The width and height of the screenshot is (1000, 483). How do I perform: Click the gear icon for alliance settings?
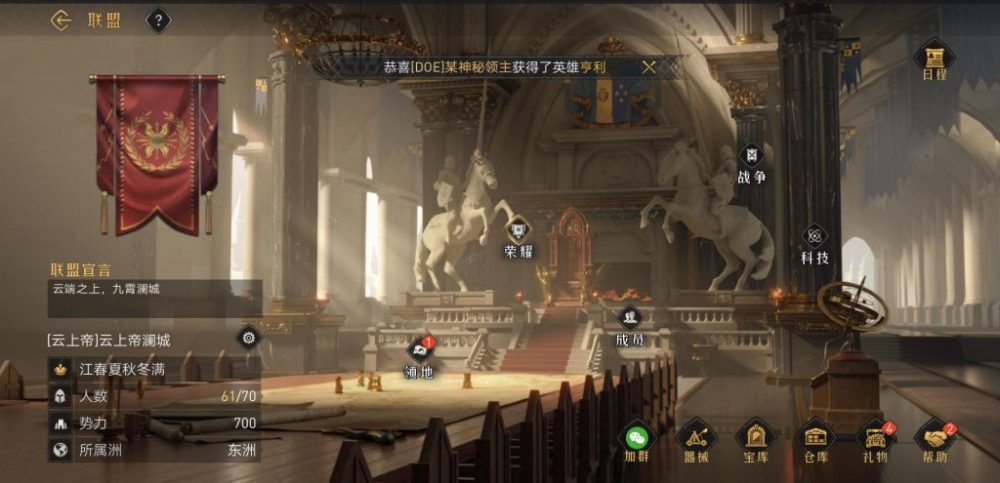[248, 337]
